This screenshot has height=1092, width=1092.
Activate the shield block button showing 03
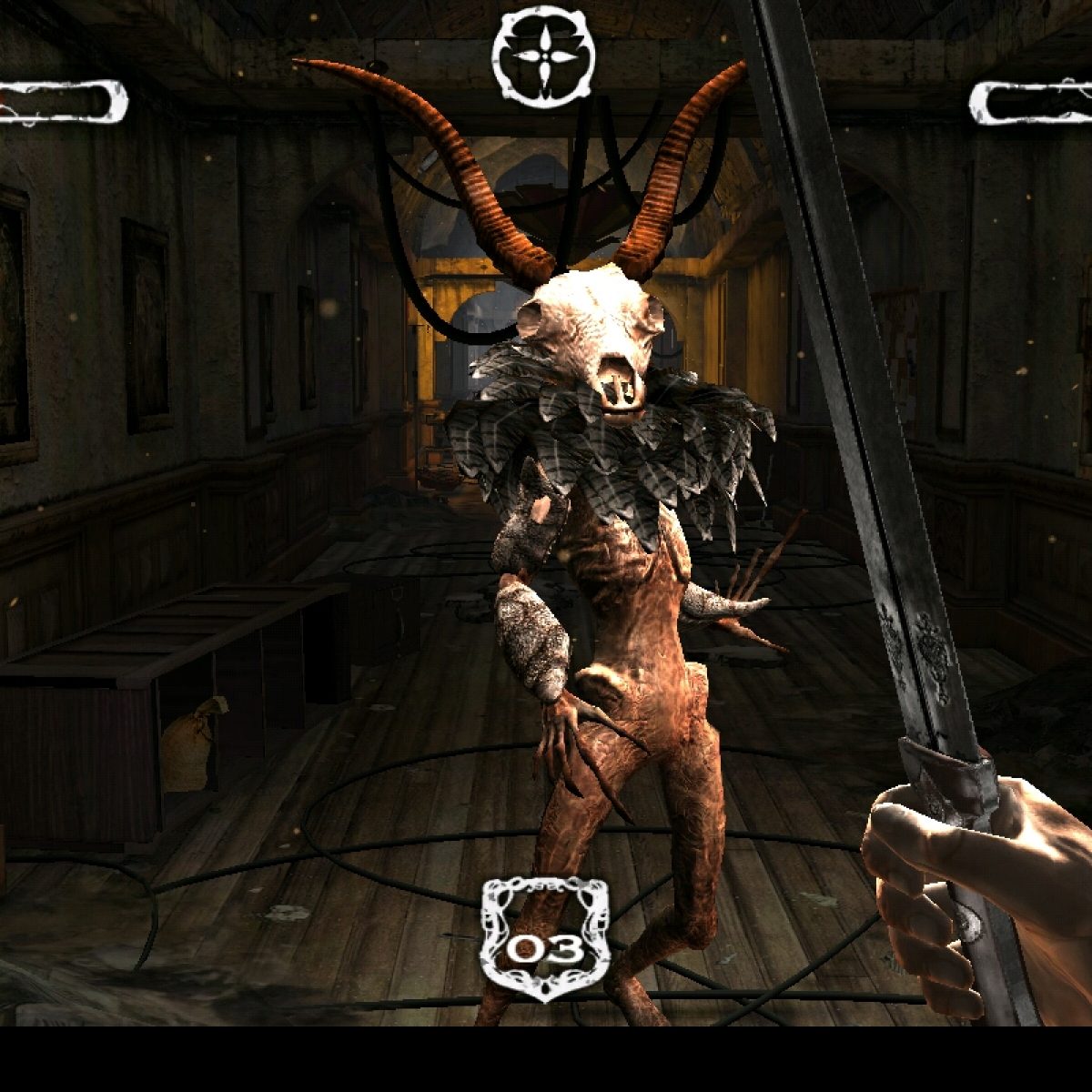[544, 941]
